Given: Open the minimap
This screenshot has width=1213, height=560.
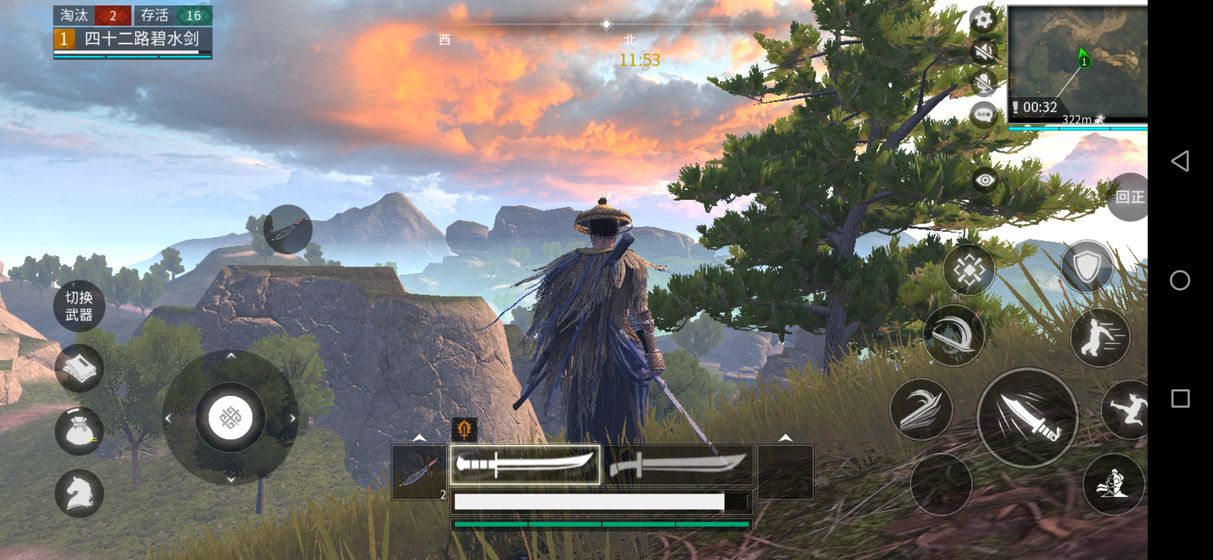Looking at the screenshot, I should (1077, 62).
